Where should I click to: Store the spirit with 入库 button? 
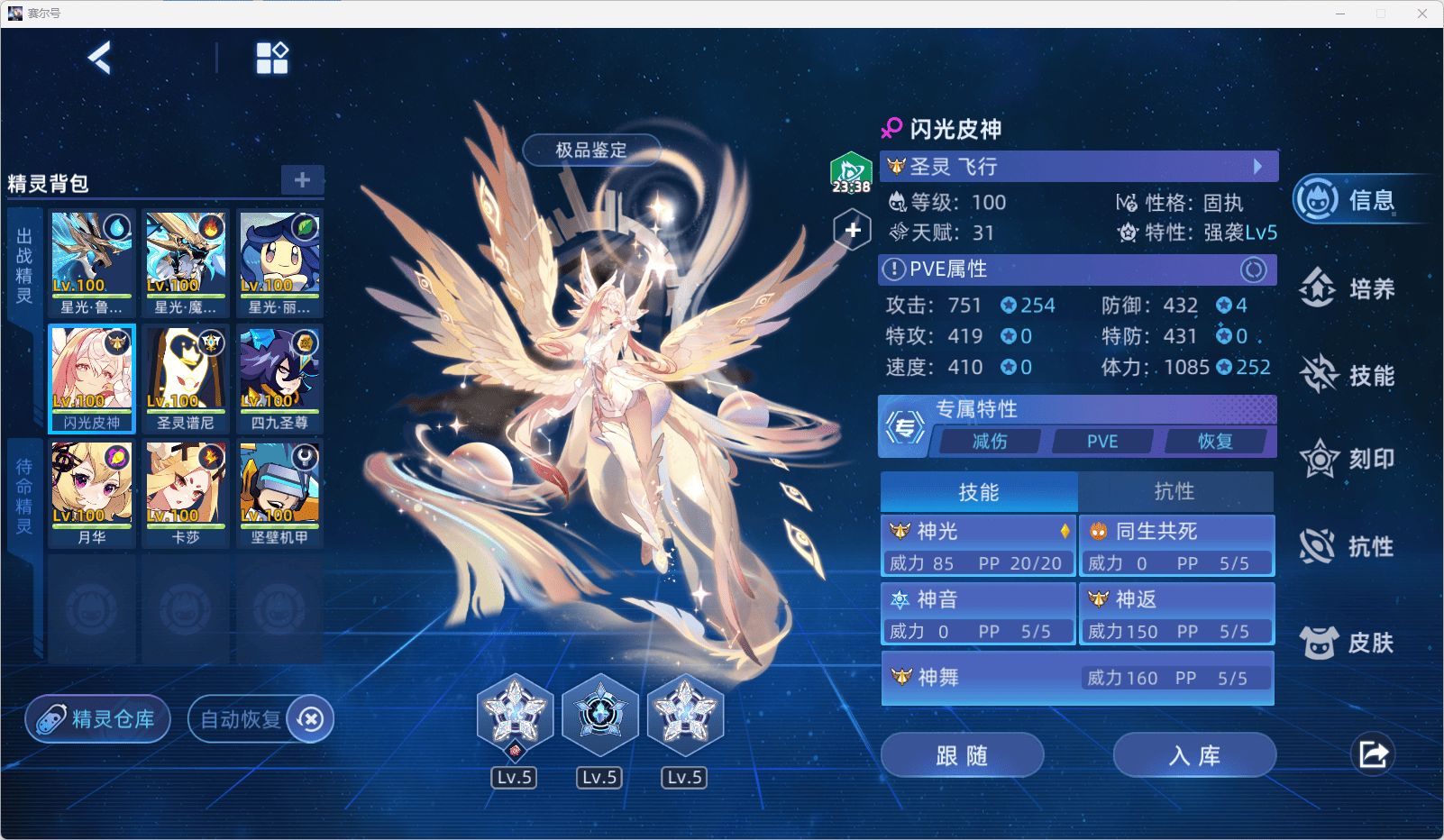click(1194, 755)
